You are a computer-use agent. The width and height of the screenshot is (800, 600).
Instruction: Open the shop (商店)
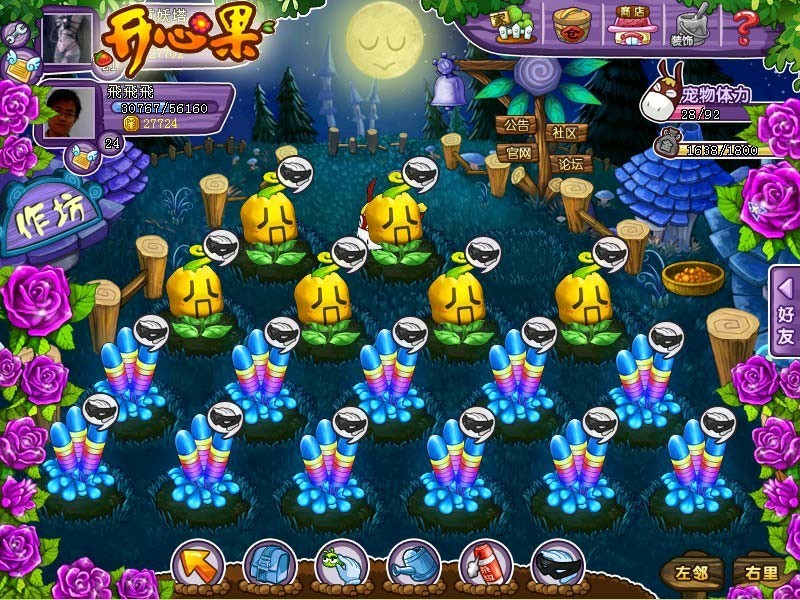629,25
